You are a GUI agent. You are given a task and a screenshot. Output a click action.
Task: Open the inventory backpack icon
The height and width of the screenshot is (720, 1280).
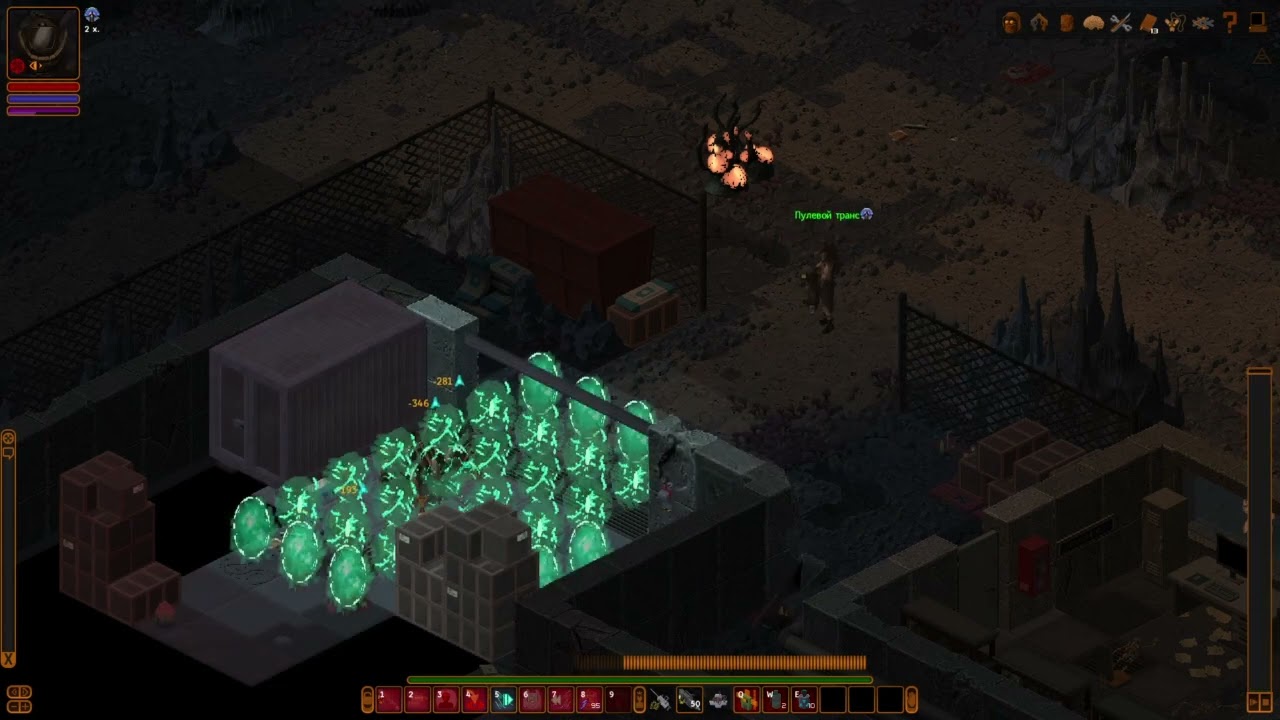(1066, 23)
